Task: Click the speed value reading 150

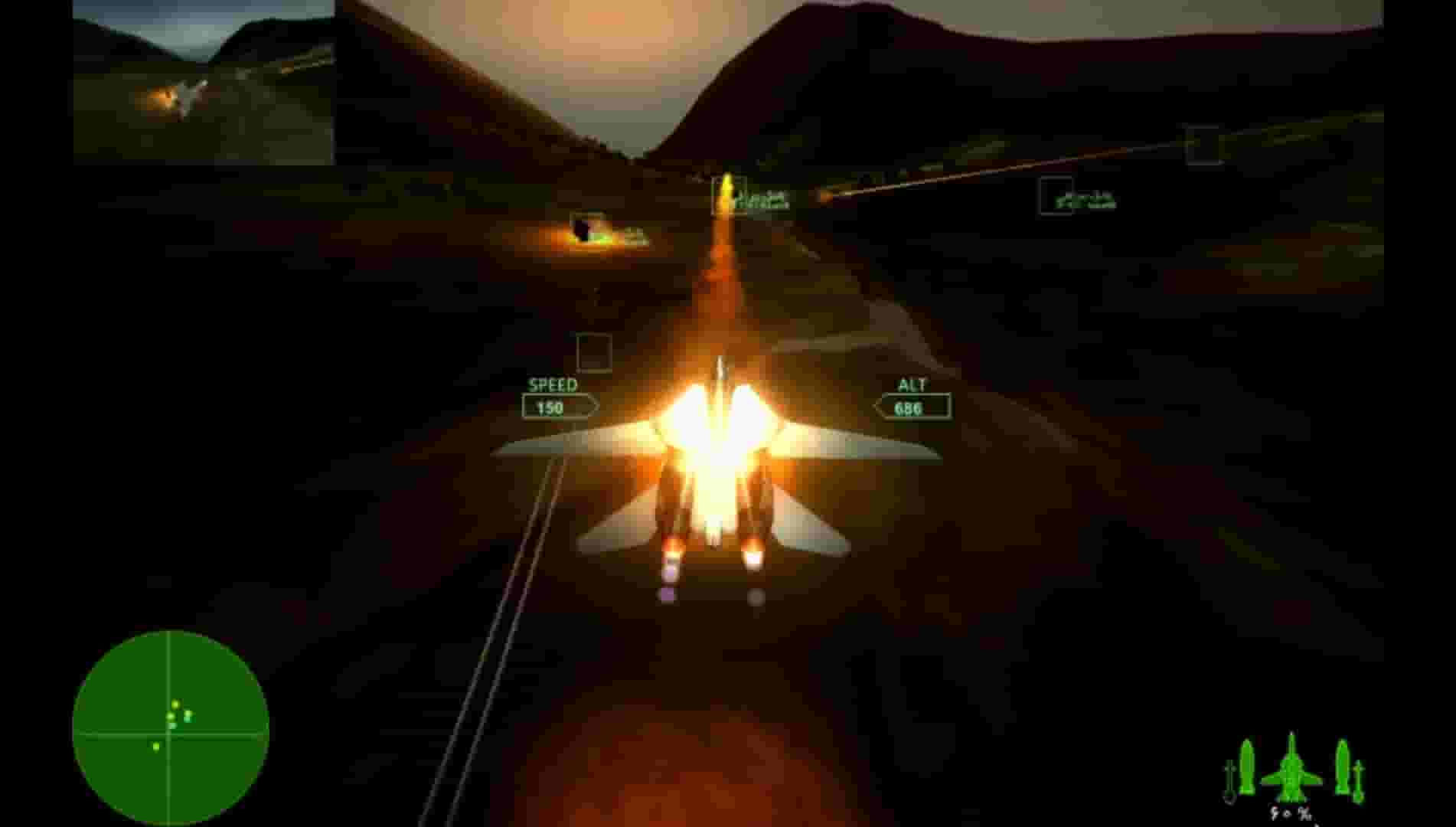Action: coord(550,407)
